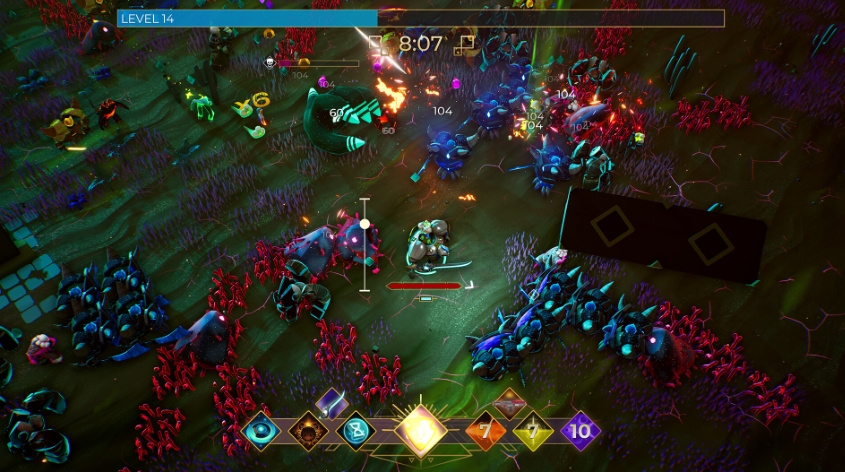Choose the rifle weapon slot
Viewport: 845px width, 472px height.
[x=509, y=402]
